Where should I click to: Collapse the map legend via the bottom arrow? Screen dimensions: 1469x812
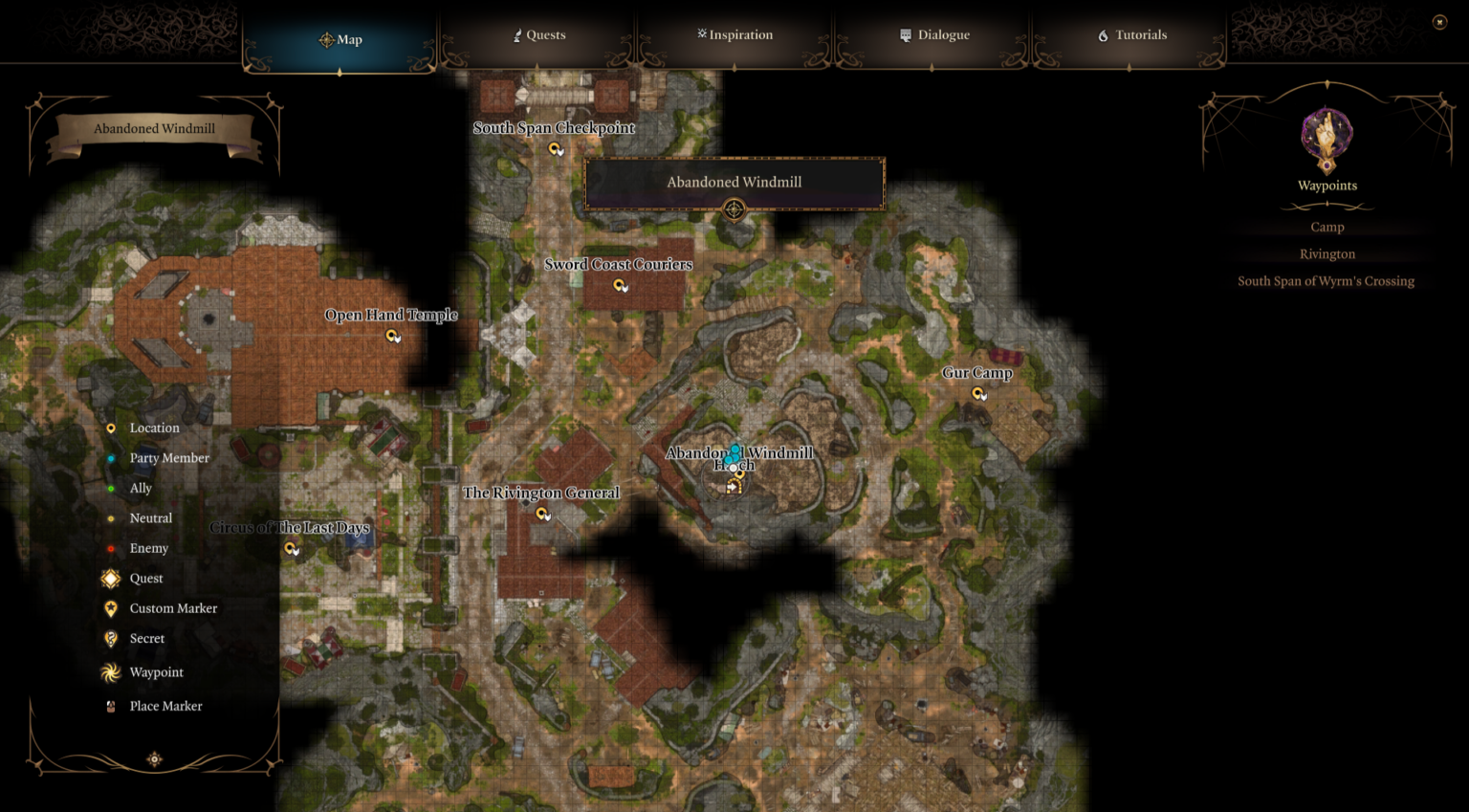point(154,758)
